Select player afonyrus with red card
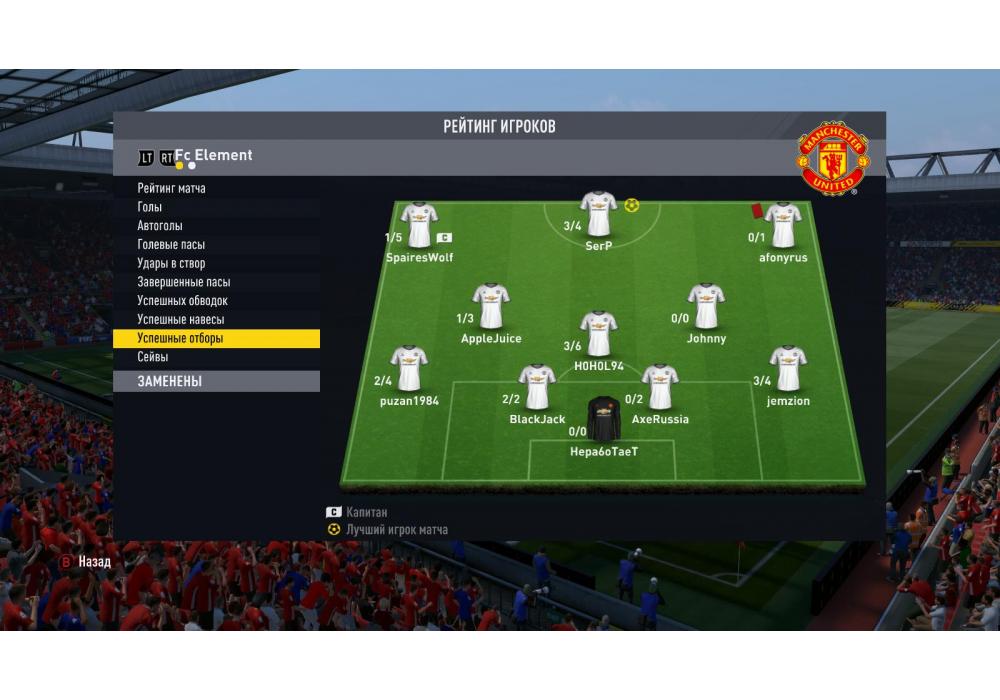The width and height of the screenshot is (1000, 700). pos(783,225)
